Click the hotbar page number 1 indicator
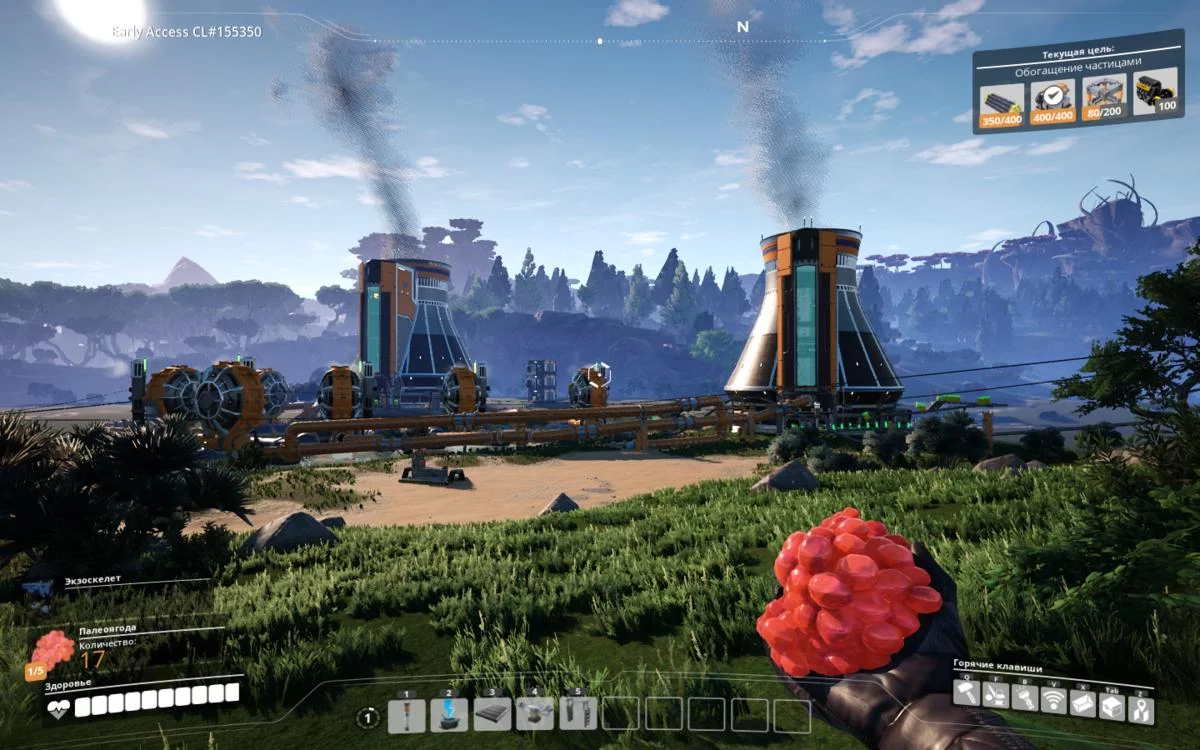The height and width of the screenshot is (750, 1200). [x=368, y=717]
